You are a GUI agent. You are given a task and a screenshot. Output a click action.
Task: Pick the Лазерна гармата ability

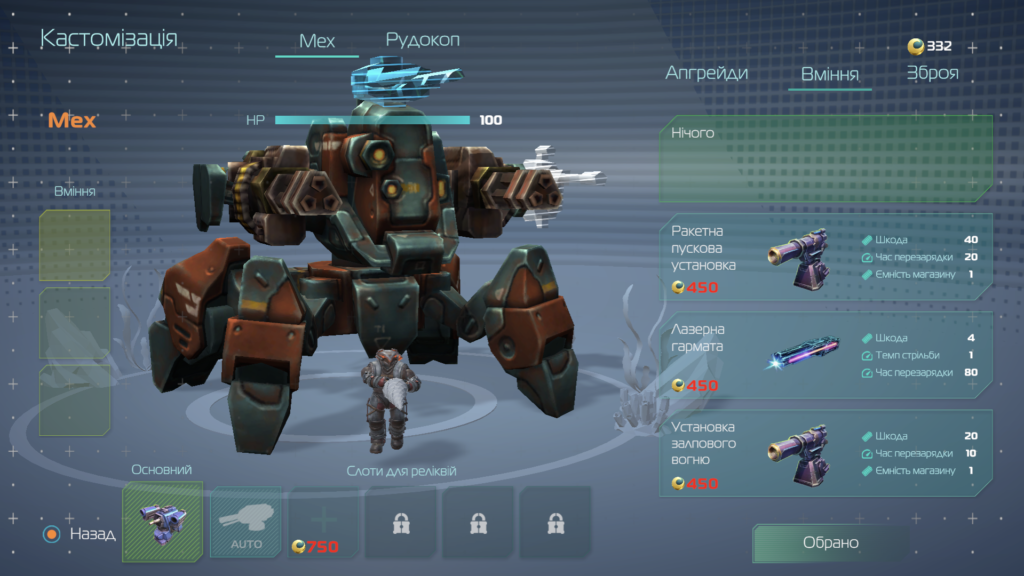pos(826,354)
